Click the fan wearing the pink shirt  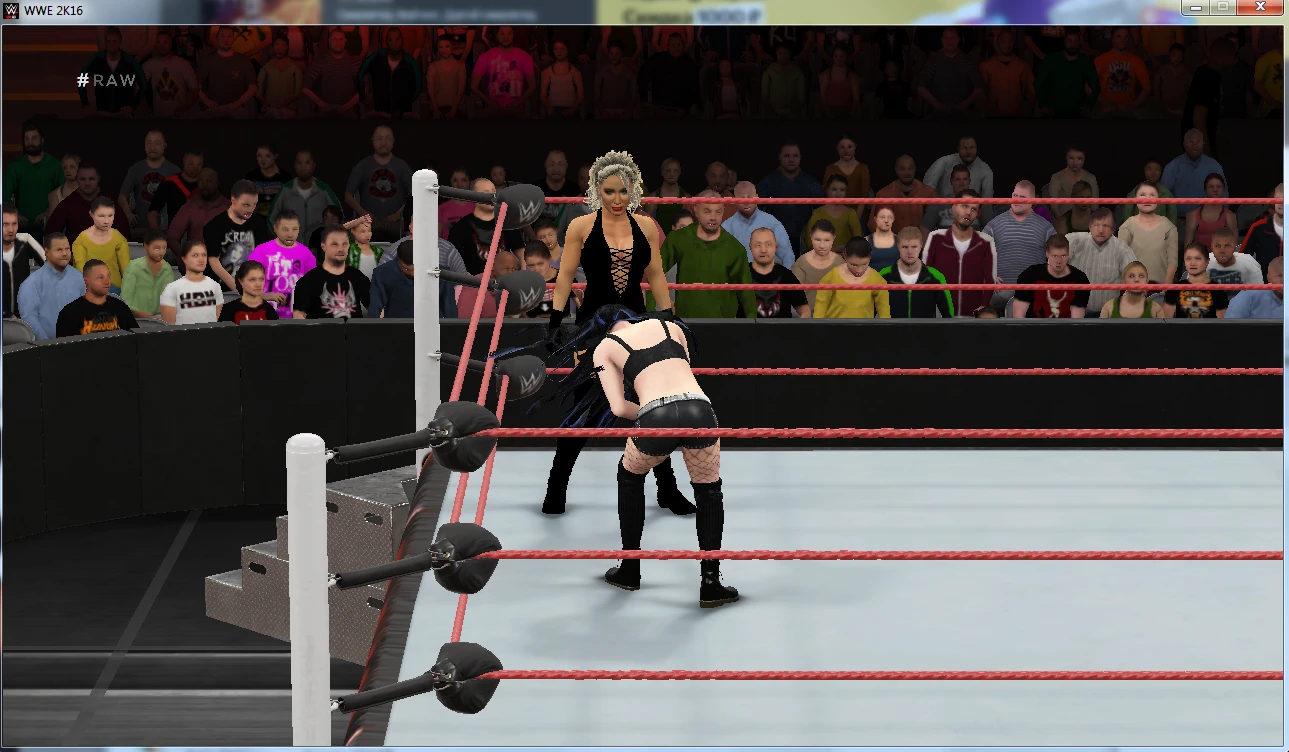[281, 268]
